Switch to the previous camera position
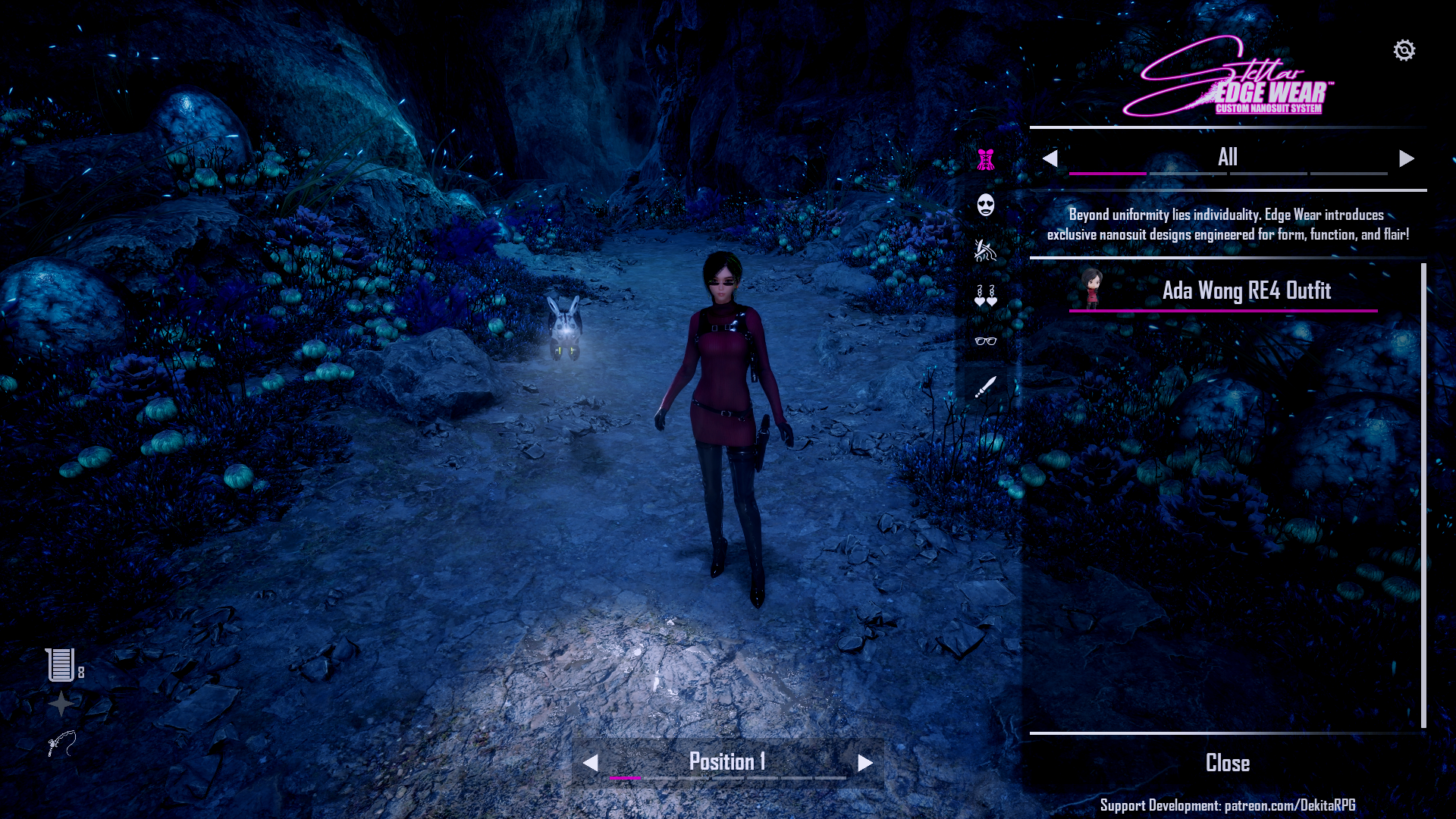The image size is (1456, 819). coord(591,763)
